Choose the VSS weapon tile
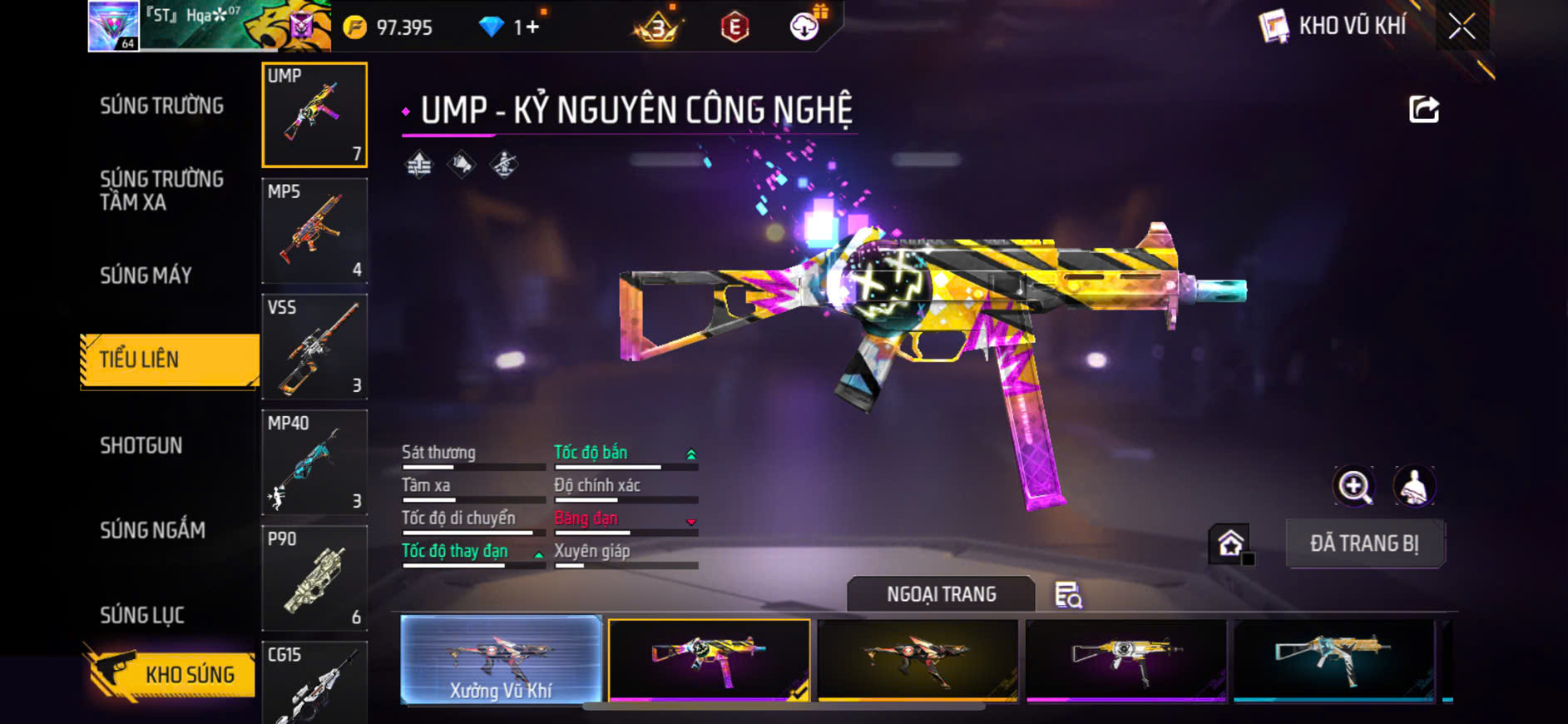Image resolution: width=1568 pixels, height=724 pixels. pos(314,347)
